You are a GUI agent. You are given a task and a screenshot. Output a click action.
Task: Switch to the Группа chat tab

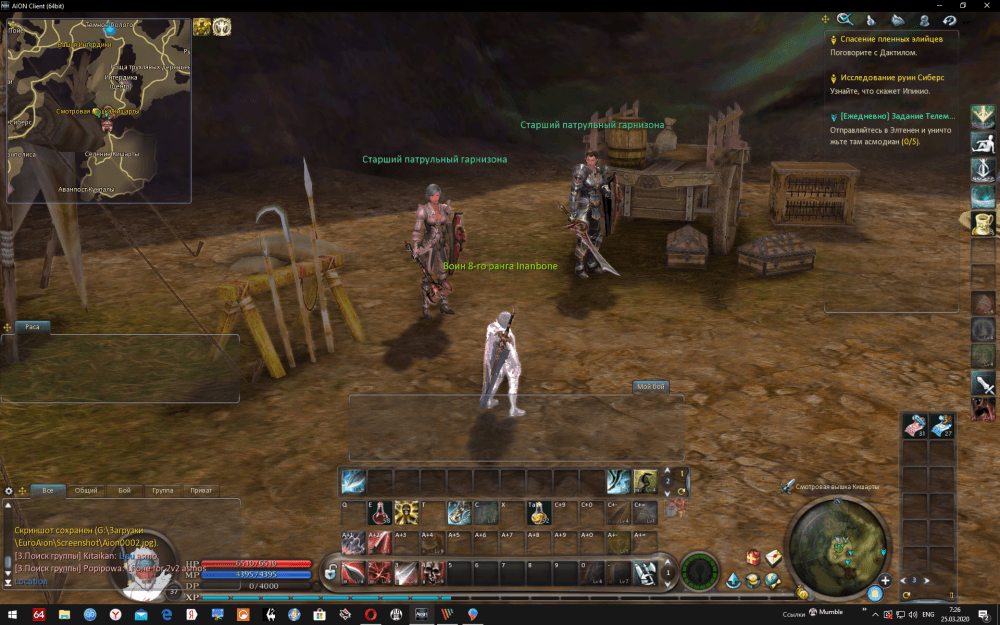[162, 490]
